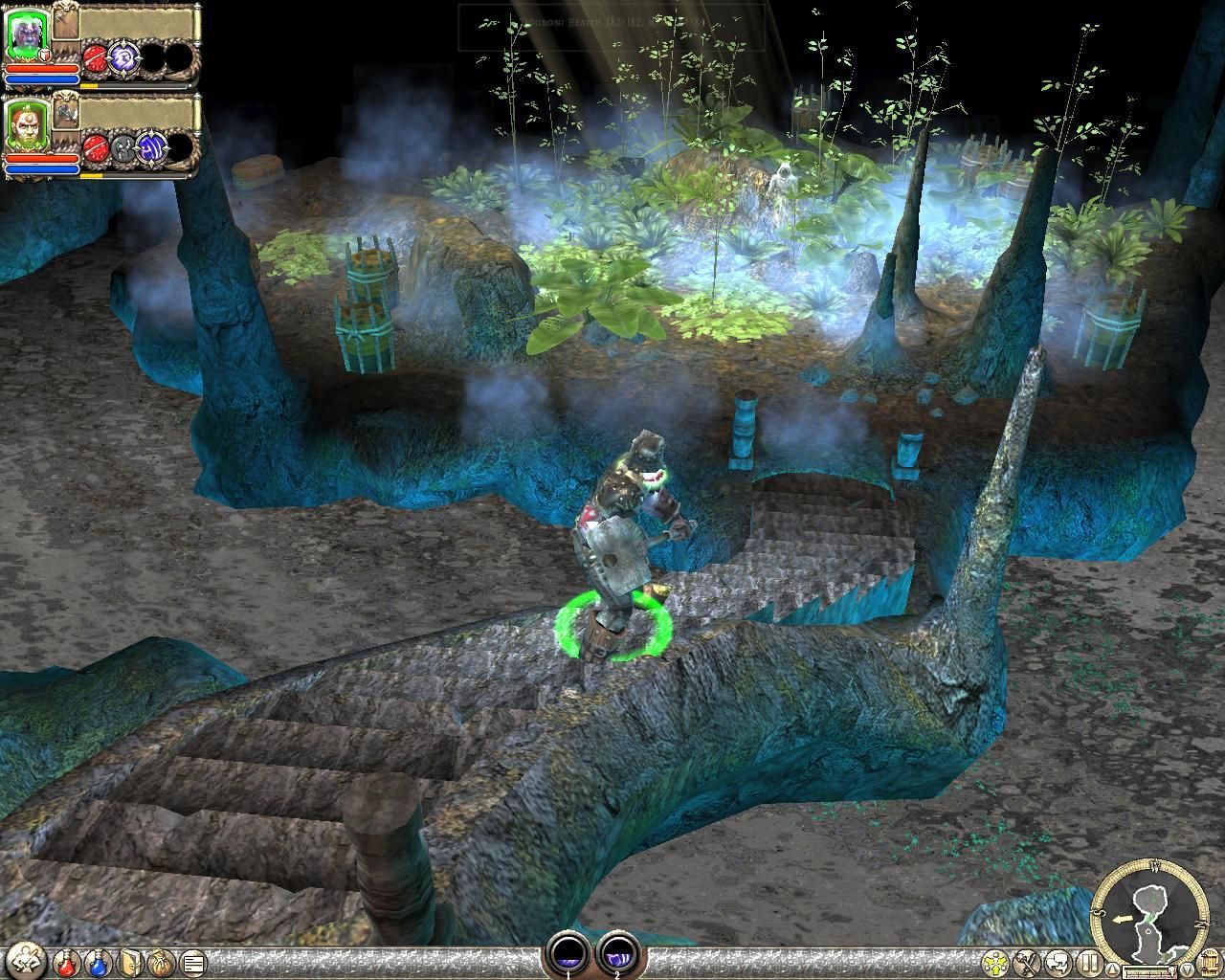Drink a blue mana potion
Screen dimensions: 1225x980
pos(99,962)
